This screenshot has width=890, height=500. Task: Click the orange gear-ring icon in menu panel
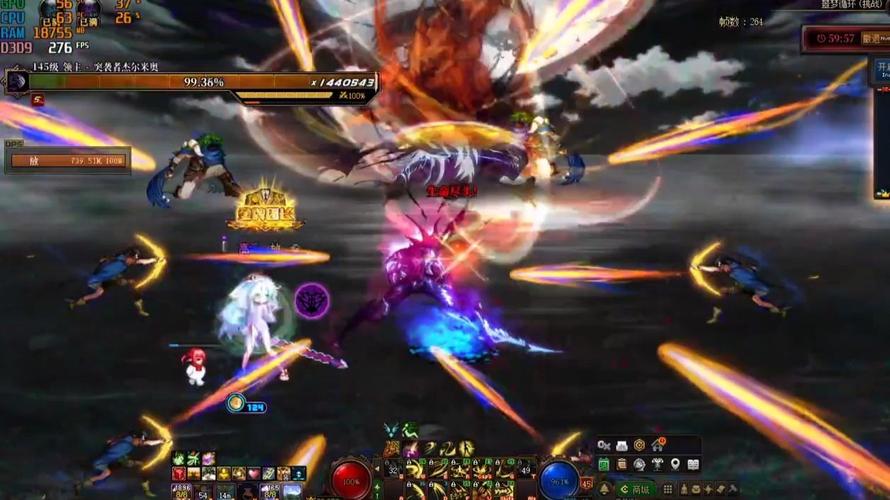pos(640,446)
